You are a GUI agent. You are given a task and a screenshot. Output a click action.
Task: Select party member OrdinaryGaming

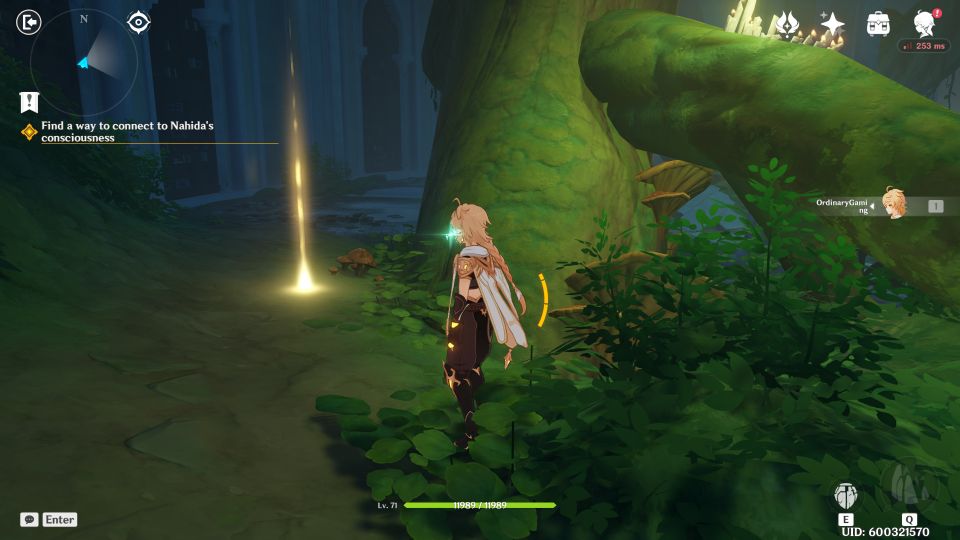pos(893,204)
